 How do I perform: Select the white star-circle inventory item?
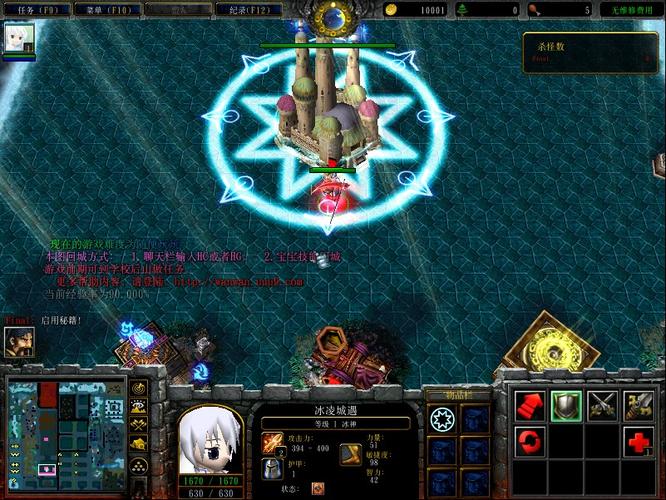click(442, 419)
